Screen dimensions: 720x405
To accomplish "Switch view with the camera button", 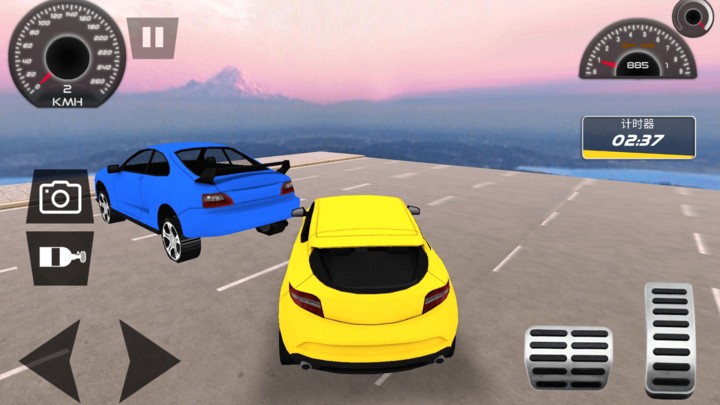I will click(60, 197).
